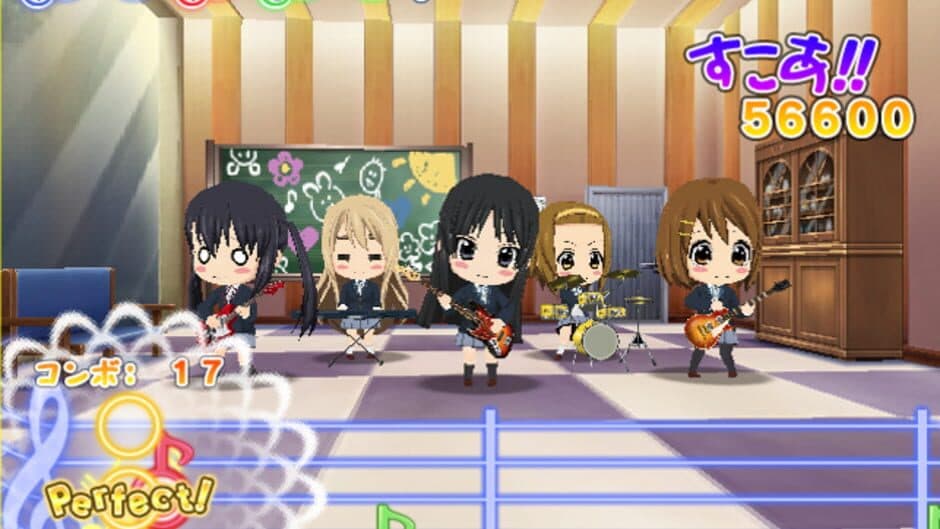The height and width of the screenshot is (529, 940).
Task: Tap the yellow ring target on the top staff line
Action: click(127, 424)
